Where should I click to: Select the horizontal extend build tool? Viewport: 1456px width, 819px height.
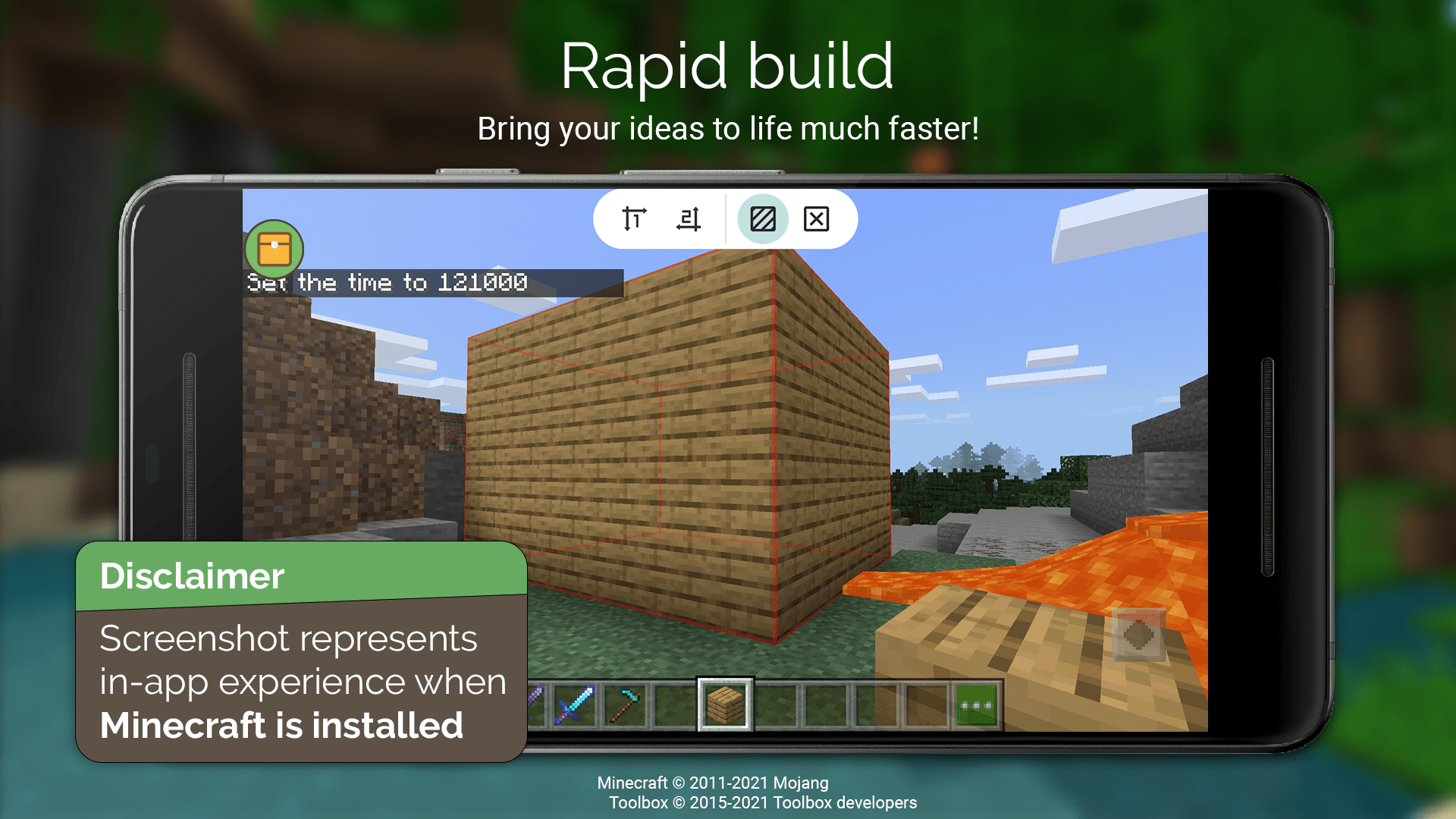point(689,219)
